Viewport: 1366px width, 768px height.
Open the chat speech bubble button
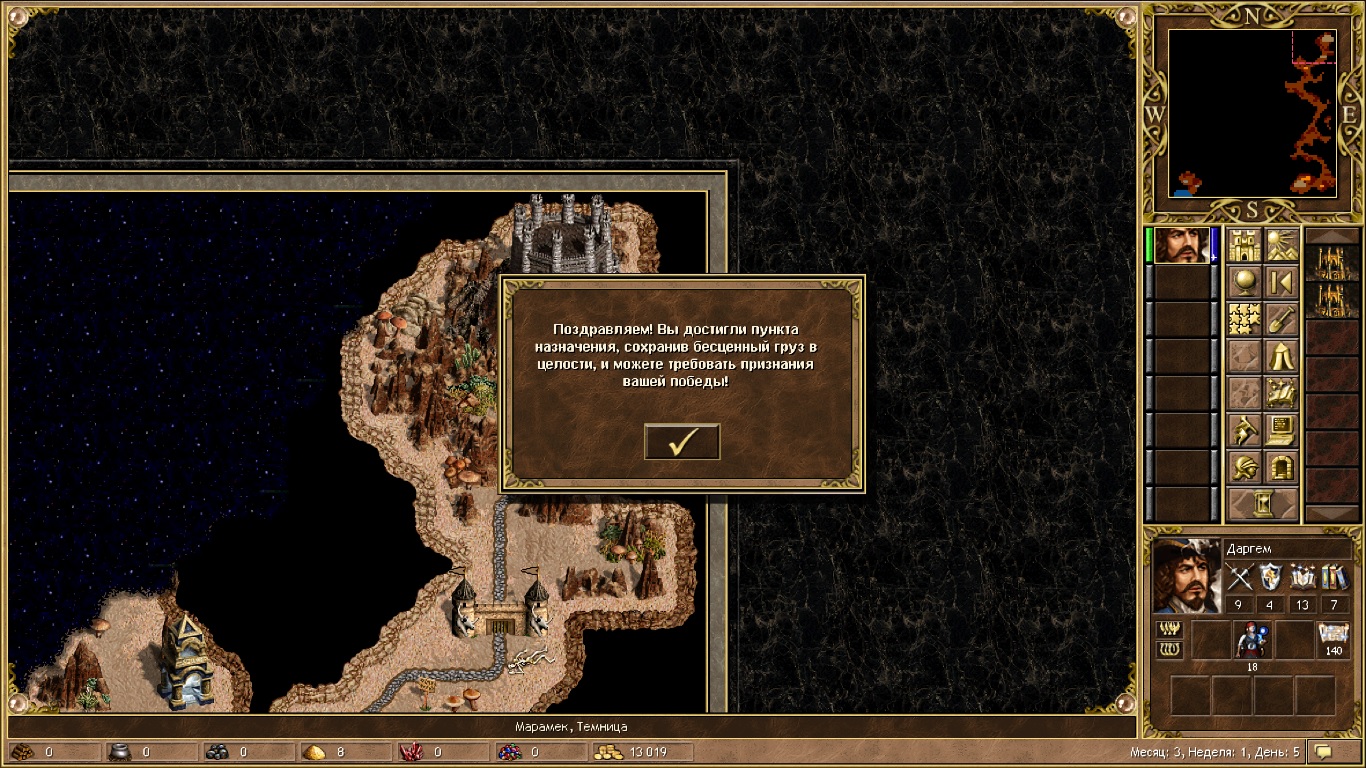[1325, 751]
